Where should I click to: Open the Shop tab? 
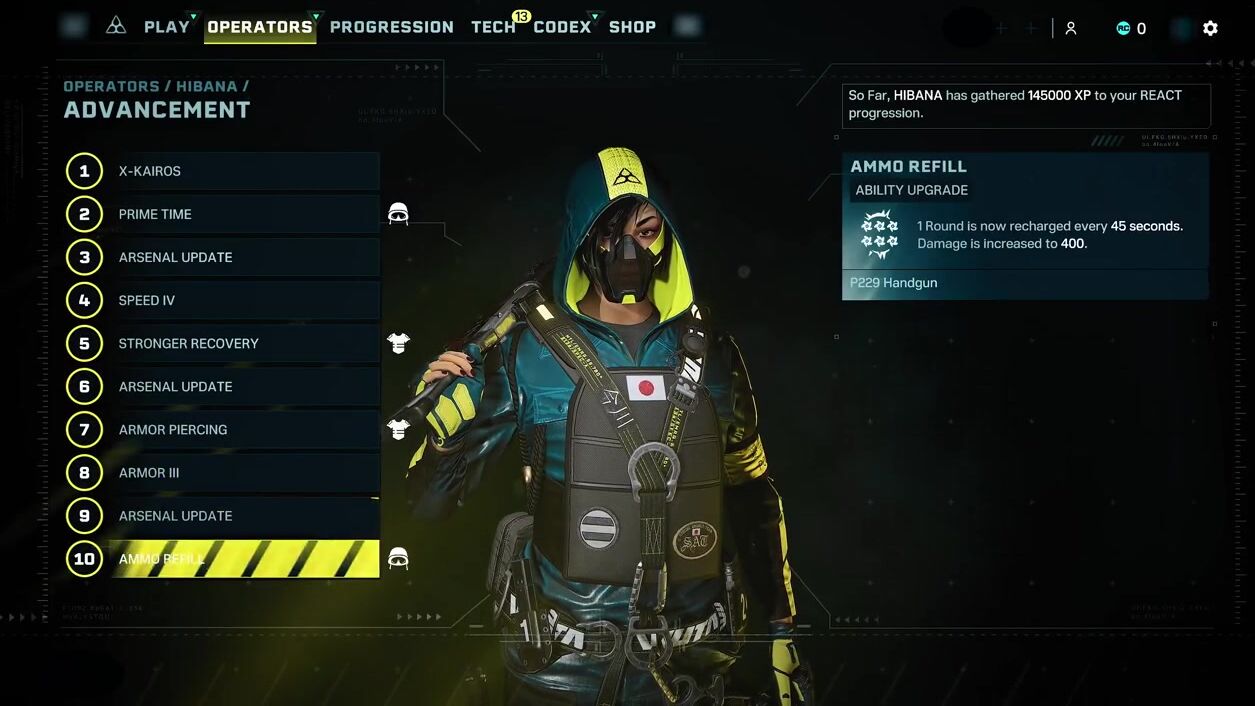pos(632,27)
